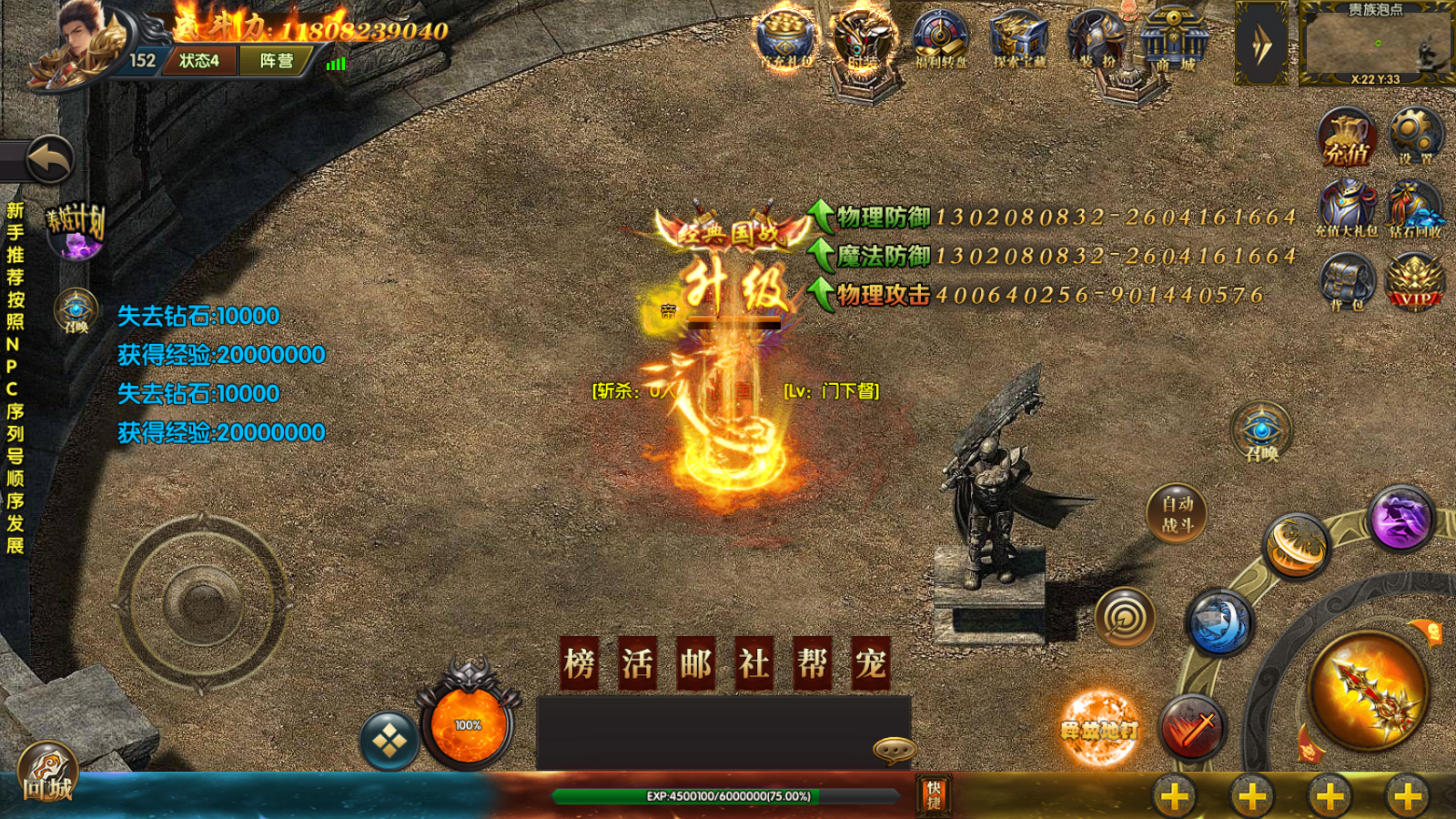Open the 邮 mail tab

click(x=696, y=663)
